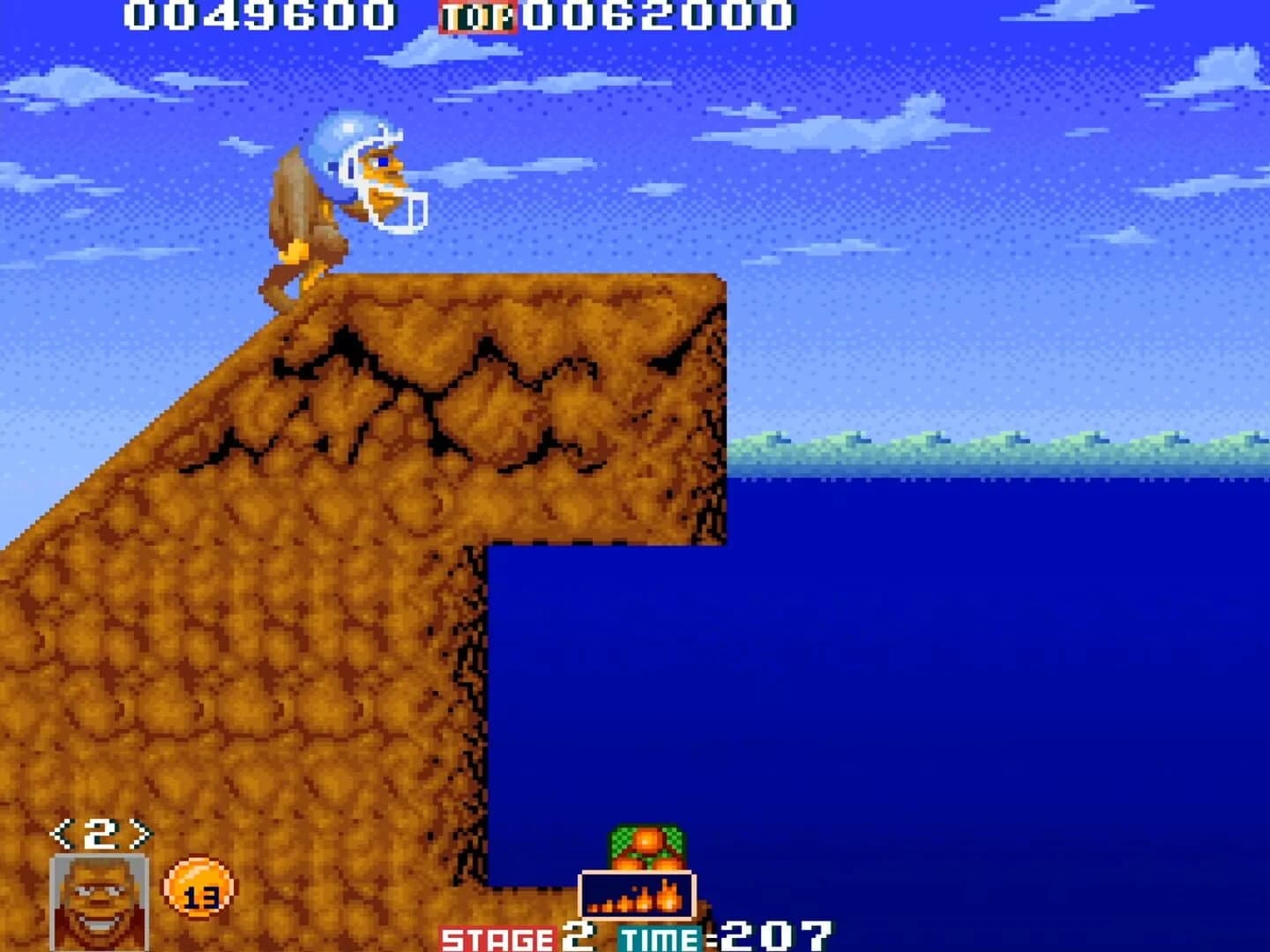Open the power meter panel above STAGE text

tap(637, 896)
